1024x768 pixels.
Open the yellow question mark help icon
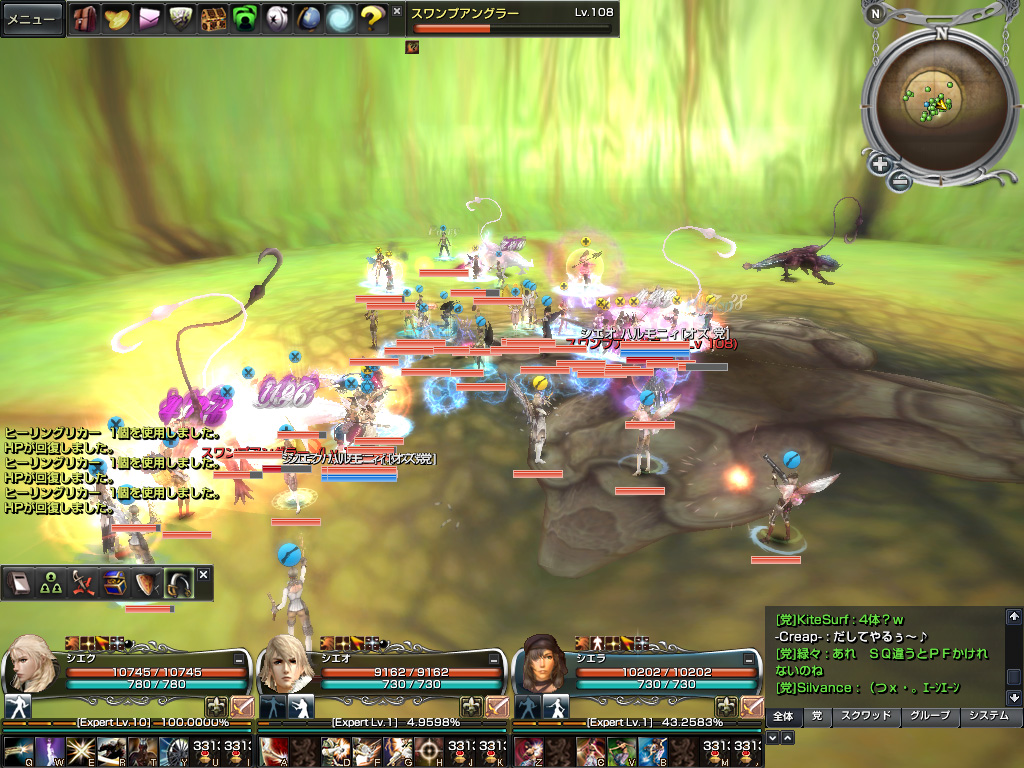click(x=372, y=18)
